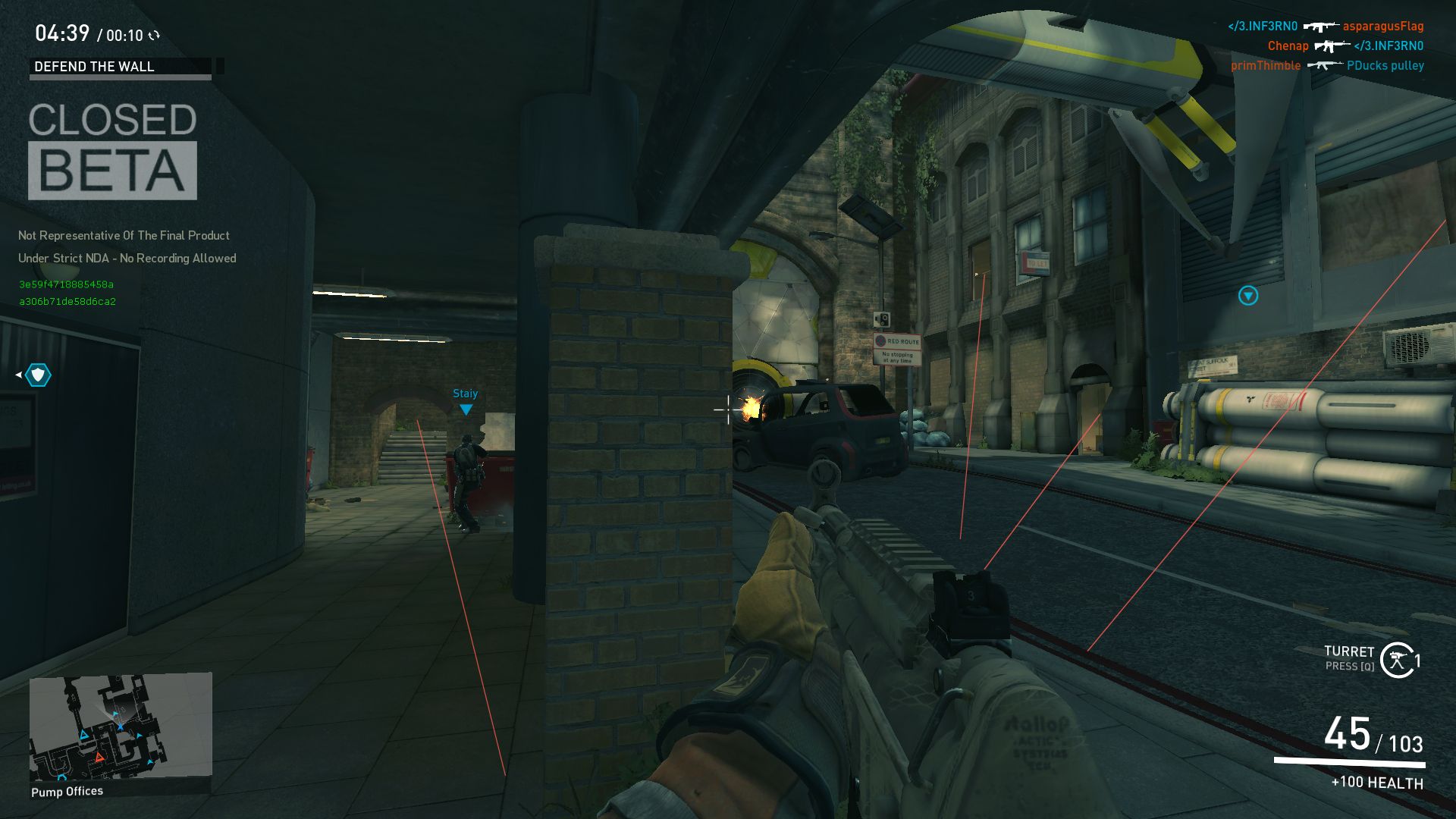The height and width of the screenshot is (819, 1456).
Task: Activate the Turret ability icon
Action: pos(1397,660)
